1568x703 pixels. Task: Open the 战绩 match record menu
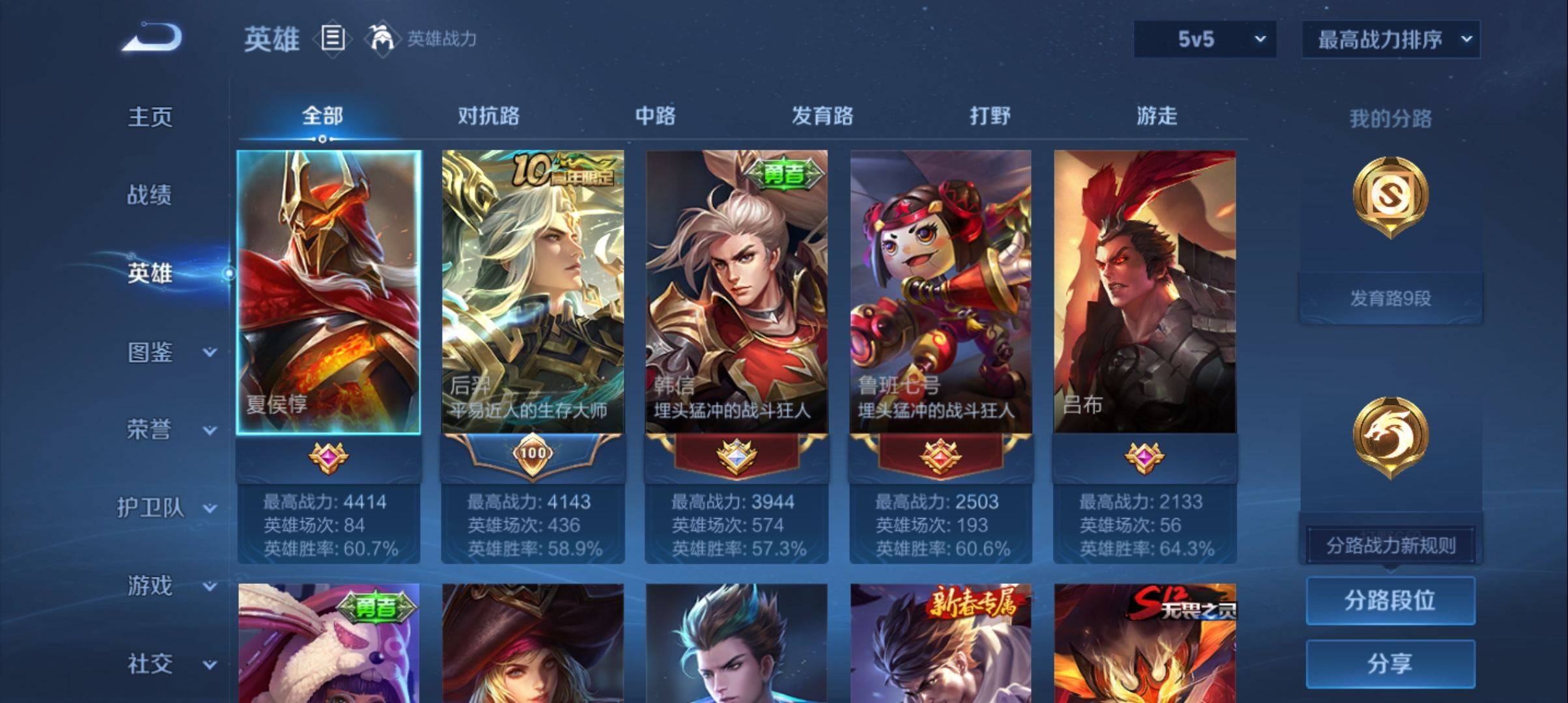pyautogui.click(x=149, y=195)
